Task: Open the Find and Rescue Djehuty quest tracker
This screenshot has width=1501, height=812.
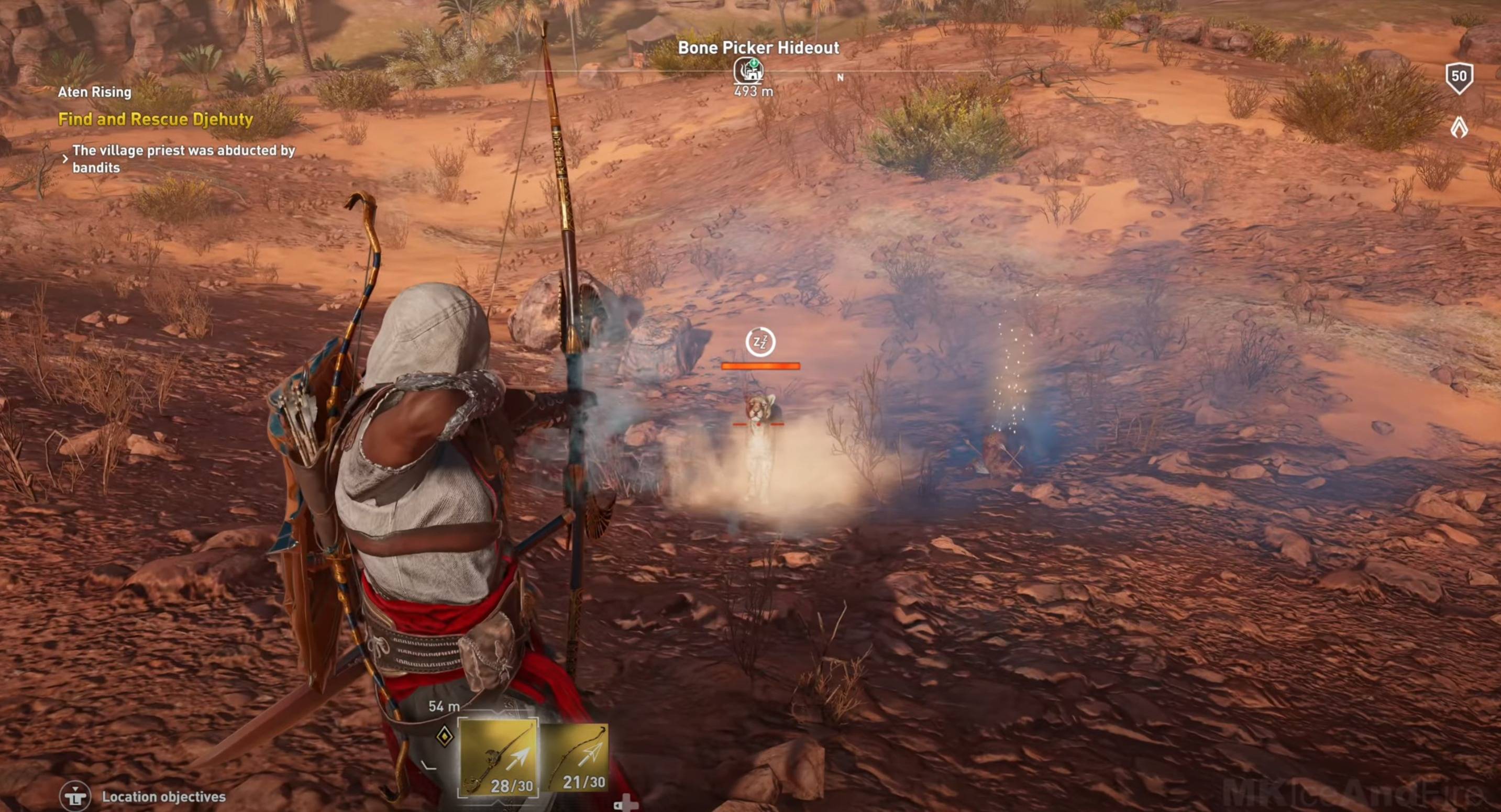Action: [x=156, y=119]
